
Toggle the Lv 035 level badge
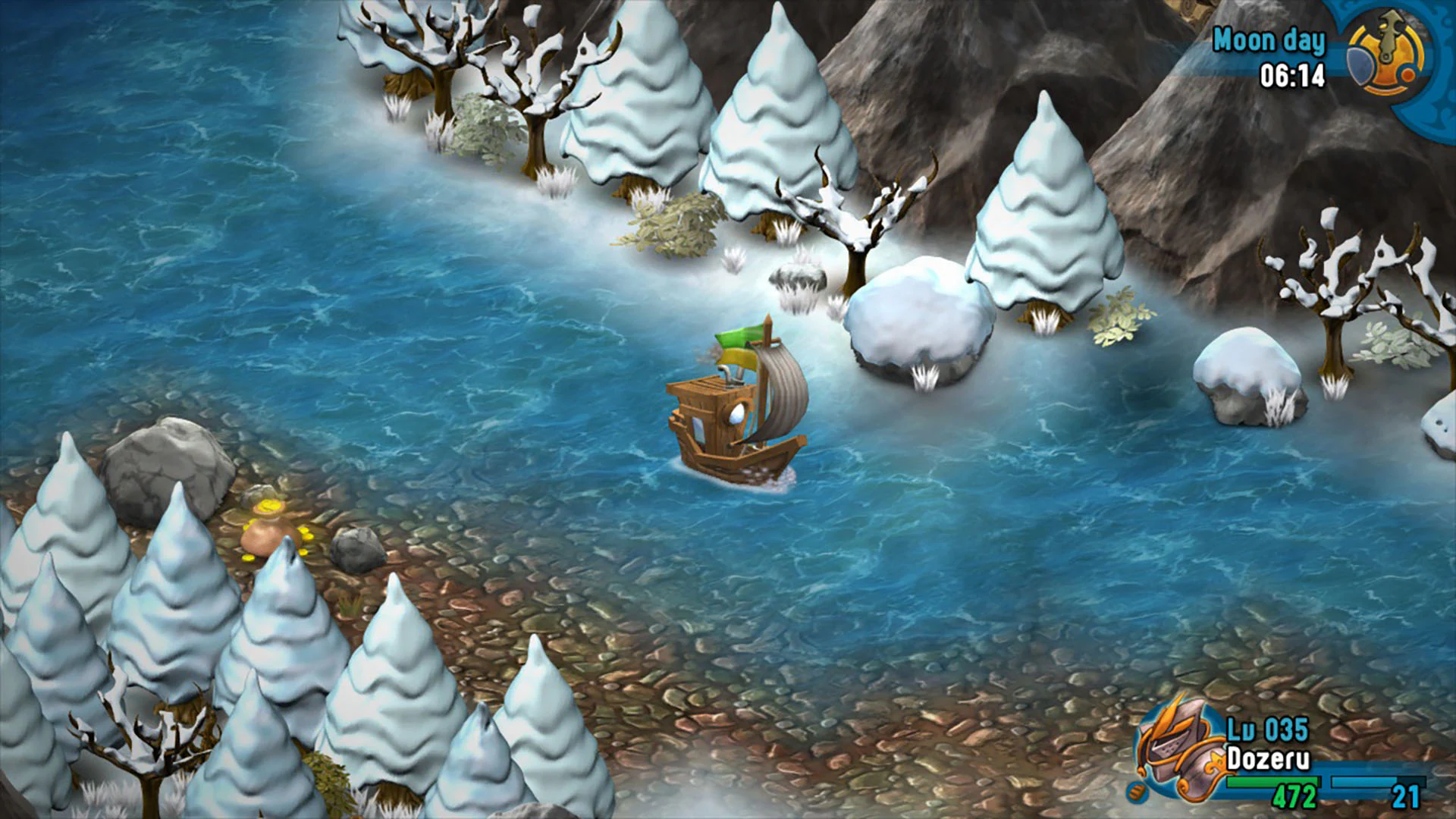click(x=1268, y=727)
